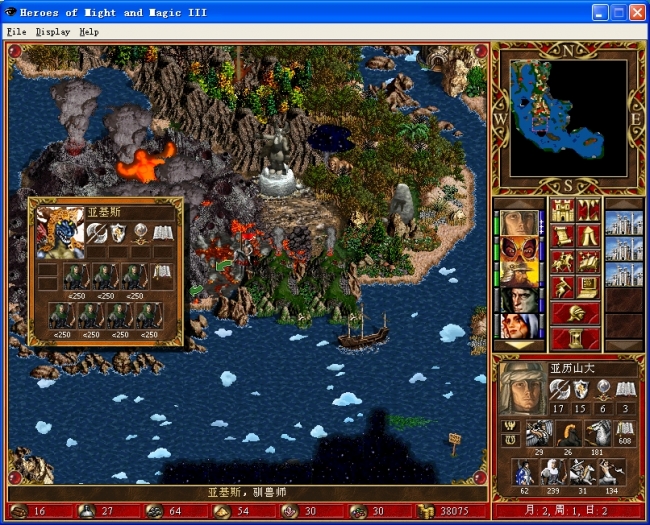The height and width of the screenshot is (525, 650).
Task: End the turn with hourglass button
Action: click(575, 340)
